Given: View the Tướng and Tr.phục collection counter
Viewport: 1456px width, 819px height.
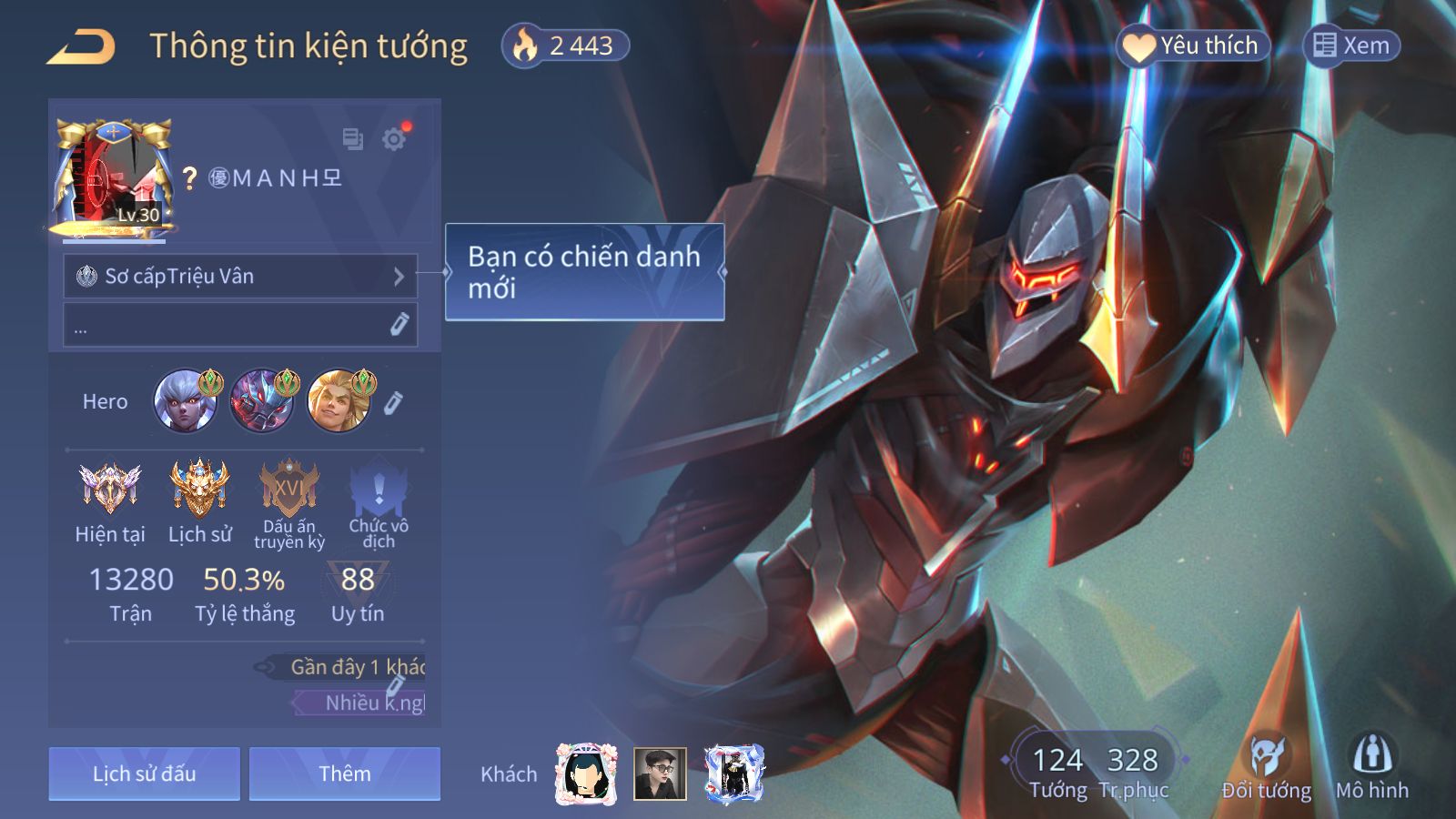Looking at the screenshot, I should (x=1095, y=770).
